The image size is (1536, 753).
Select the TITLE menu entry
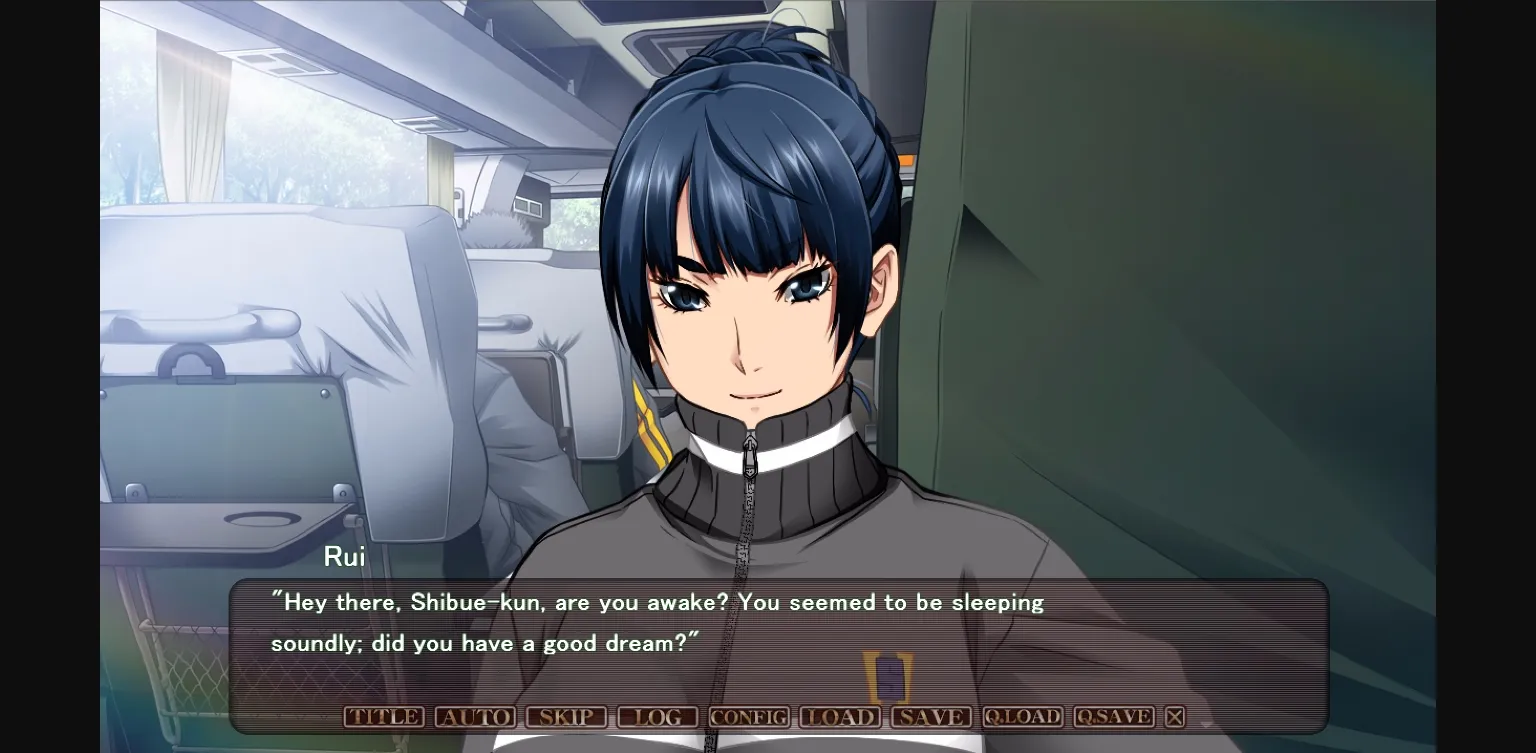coord(385,717)
